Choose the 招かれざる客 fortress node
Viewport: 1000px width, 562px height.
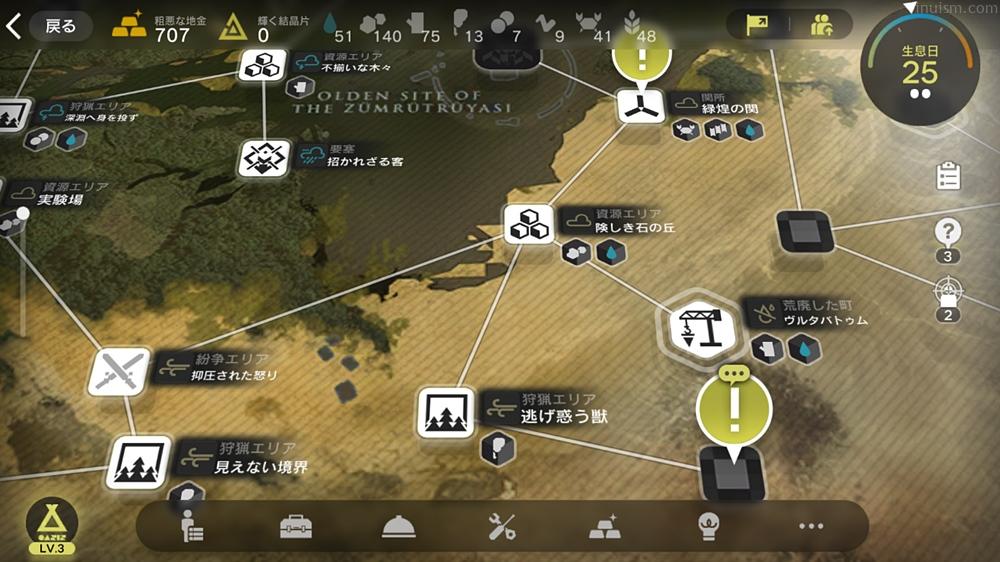tap(263, 157)
